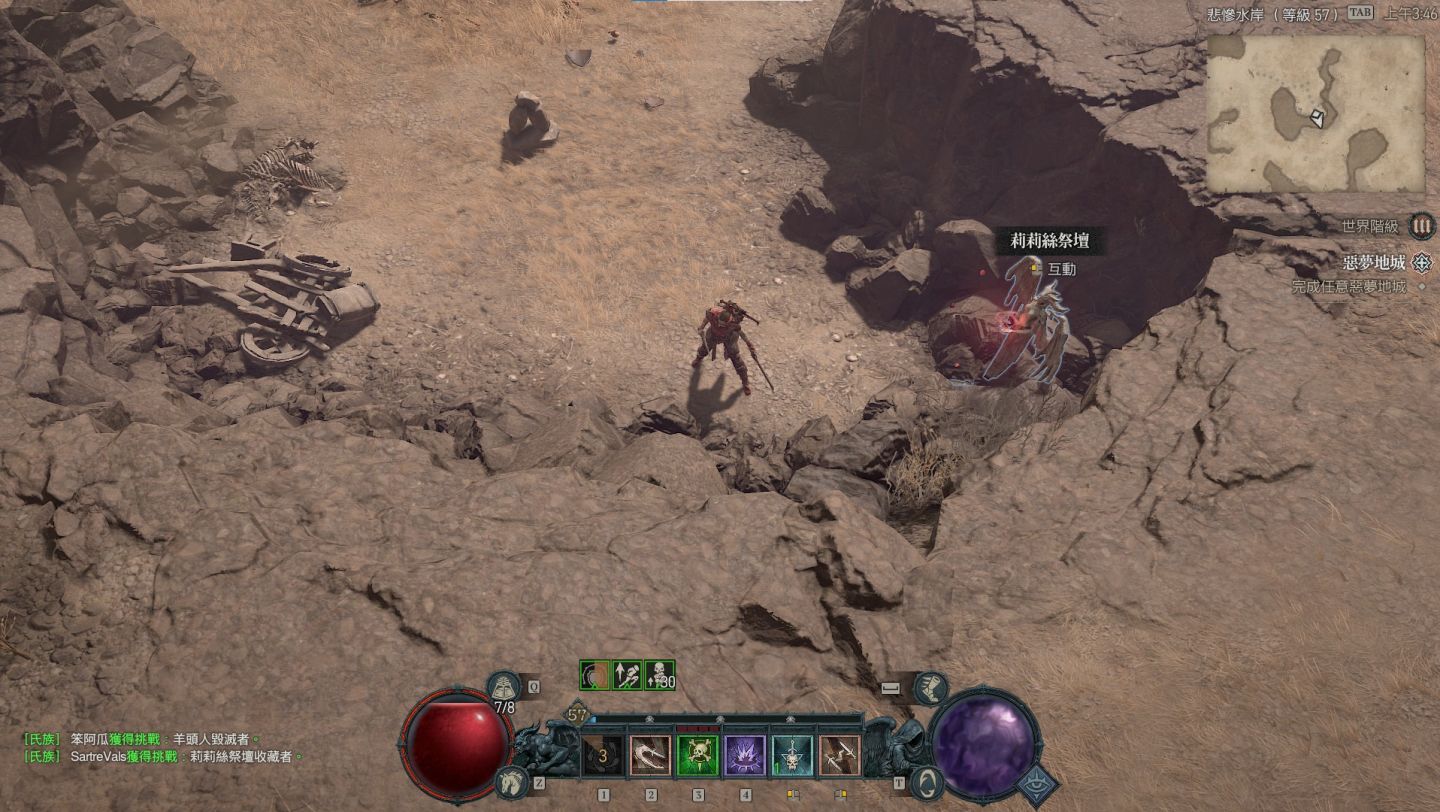
Task: Select the cooldown skill showing number 3
Action: tap(603, 756)
